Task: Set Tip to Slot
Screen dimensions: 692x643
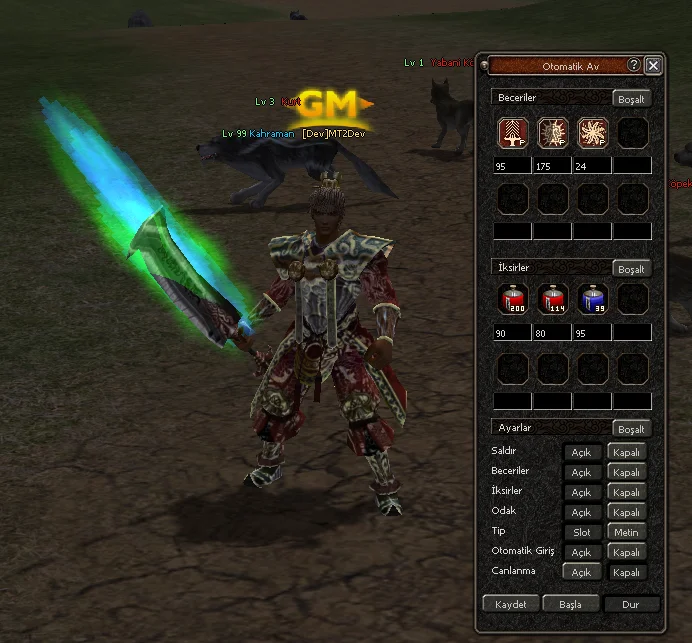Action: (x=582, y=532)
